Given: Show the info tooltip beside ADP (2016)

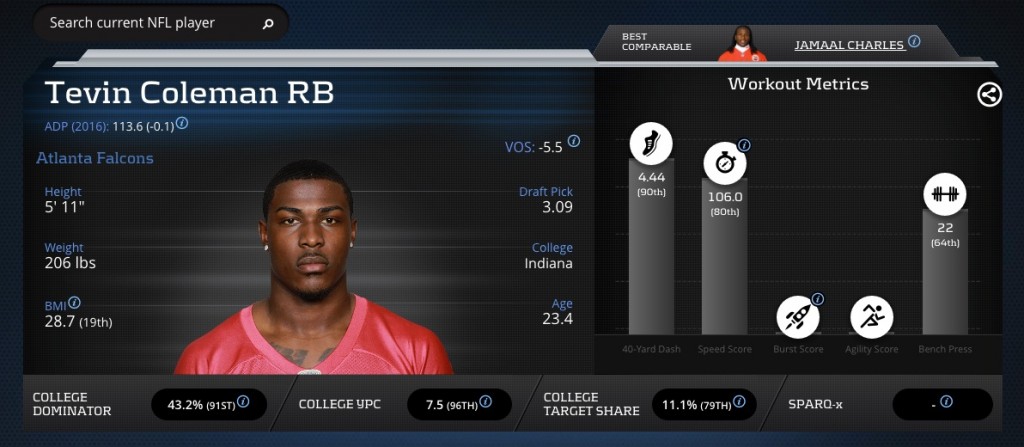Looking at the screenshot, I should pyautogui.click(x=182, y=124).
